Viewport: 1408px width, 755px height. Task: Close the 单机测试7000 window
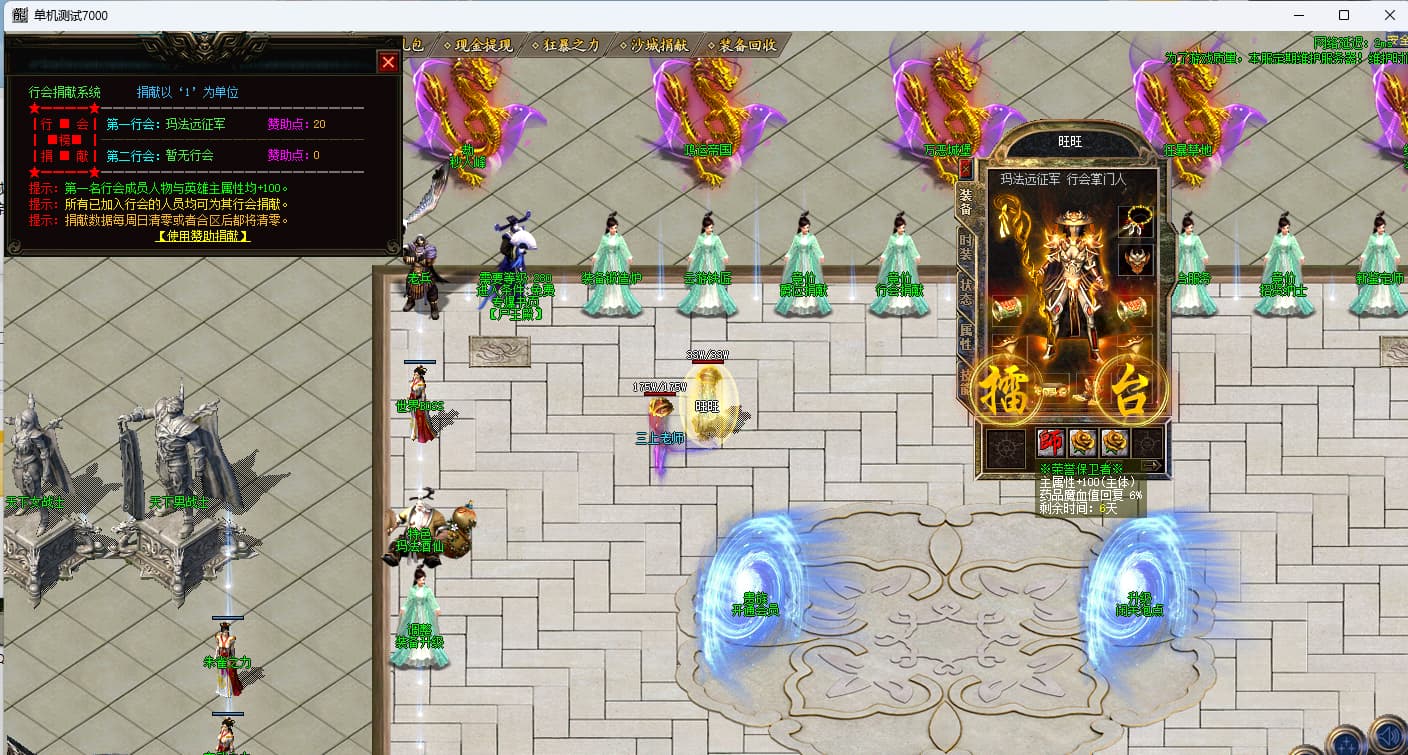point(1389,15)
